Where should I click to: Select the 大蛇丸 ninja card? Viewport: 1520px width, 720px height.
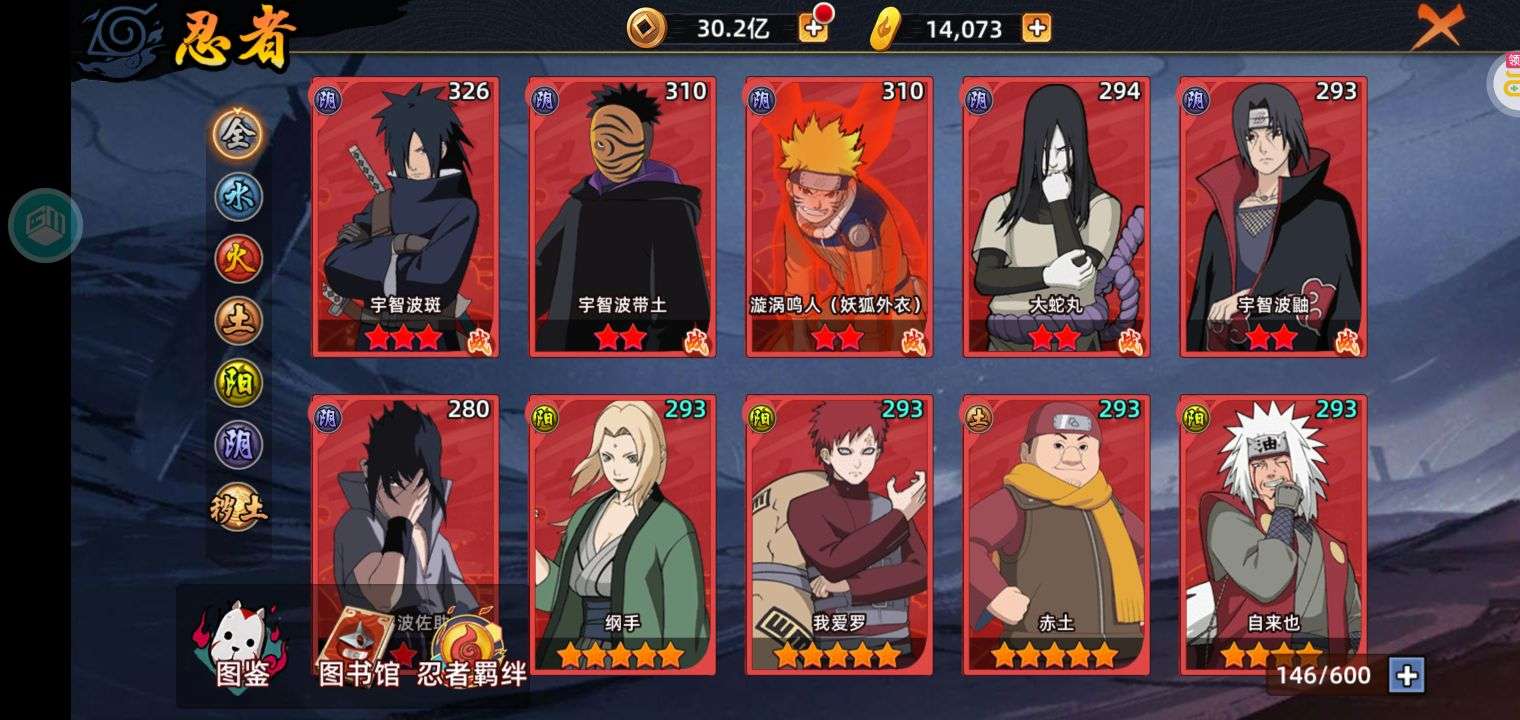1055,215
